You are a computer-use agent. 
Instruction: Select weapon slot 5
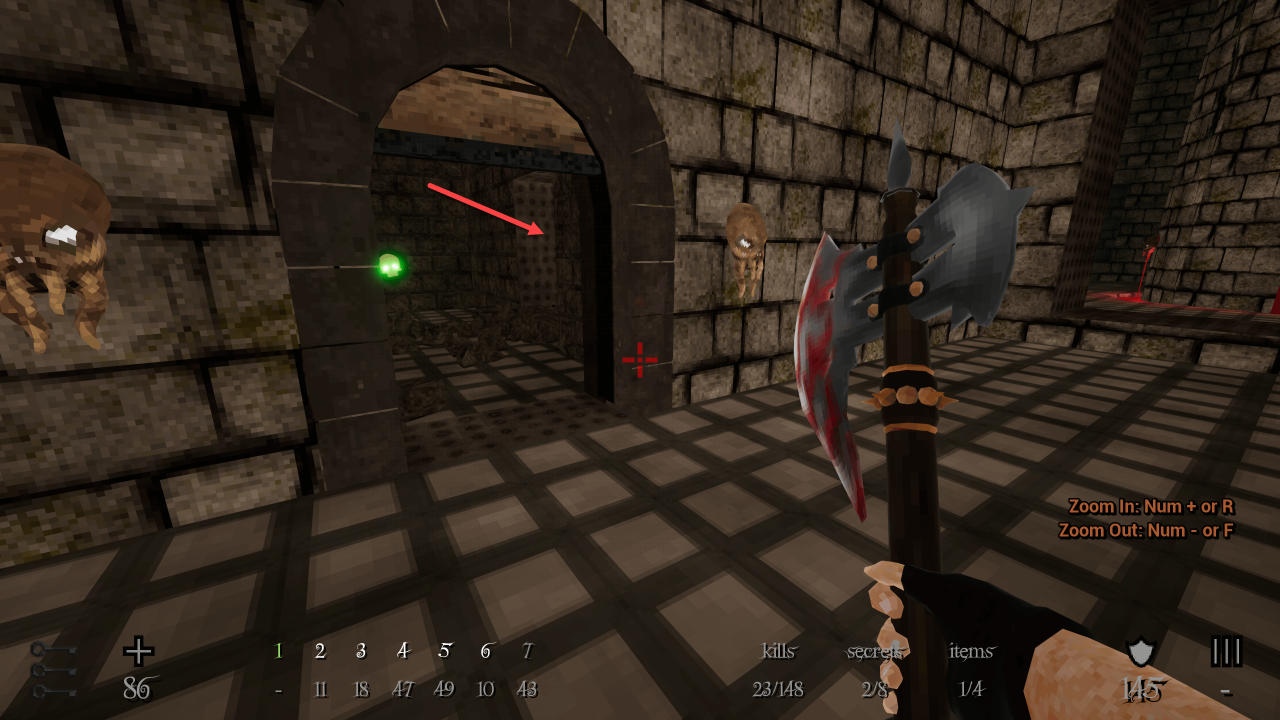click(x=444, y=652)
